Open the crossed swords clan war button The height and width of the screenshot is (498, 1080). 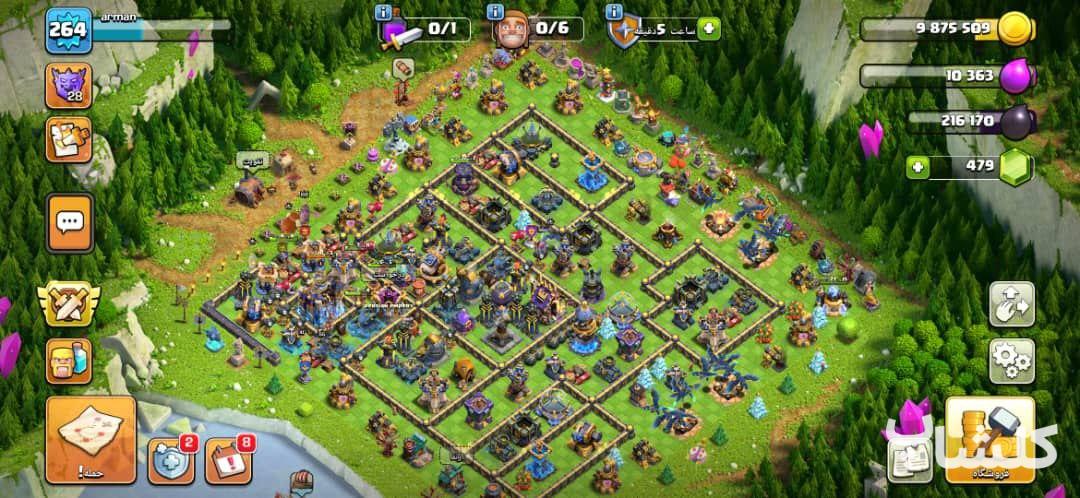pyautogui.click(x=68, y=304)
